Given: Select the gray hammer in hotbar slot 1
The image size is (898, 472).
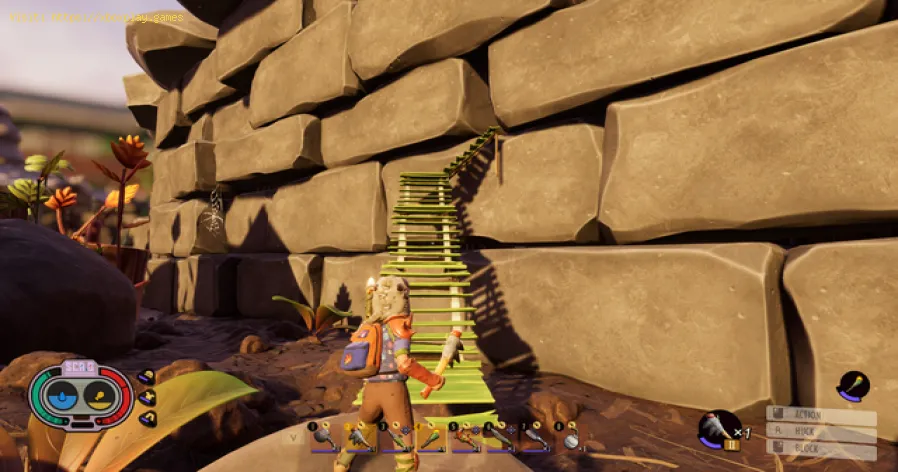Looking at the screenshot, I should (326, 437).
